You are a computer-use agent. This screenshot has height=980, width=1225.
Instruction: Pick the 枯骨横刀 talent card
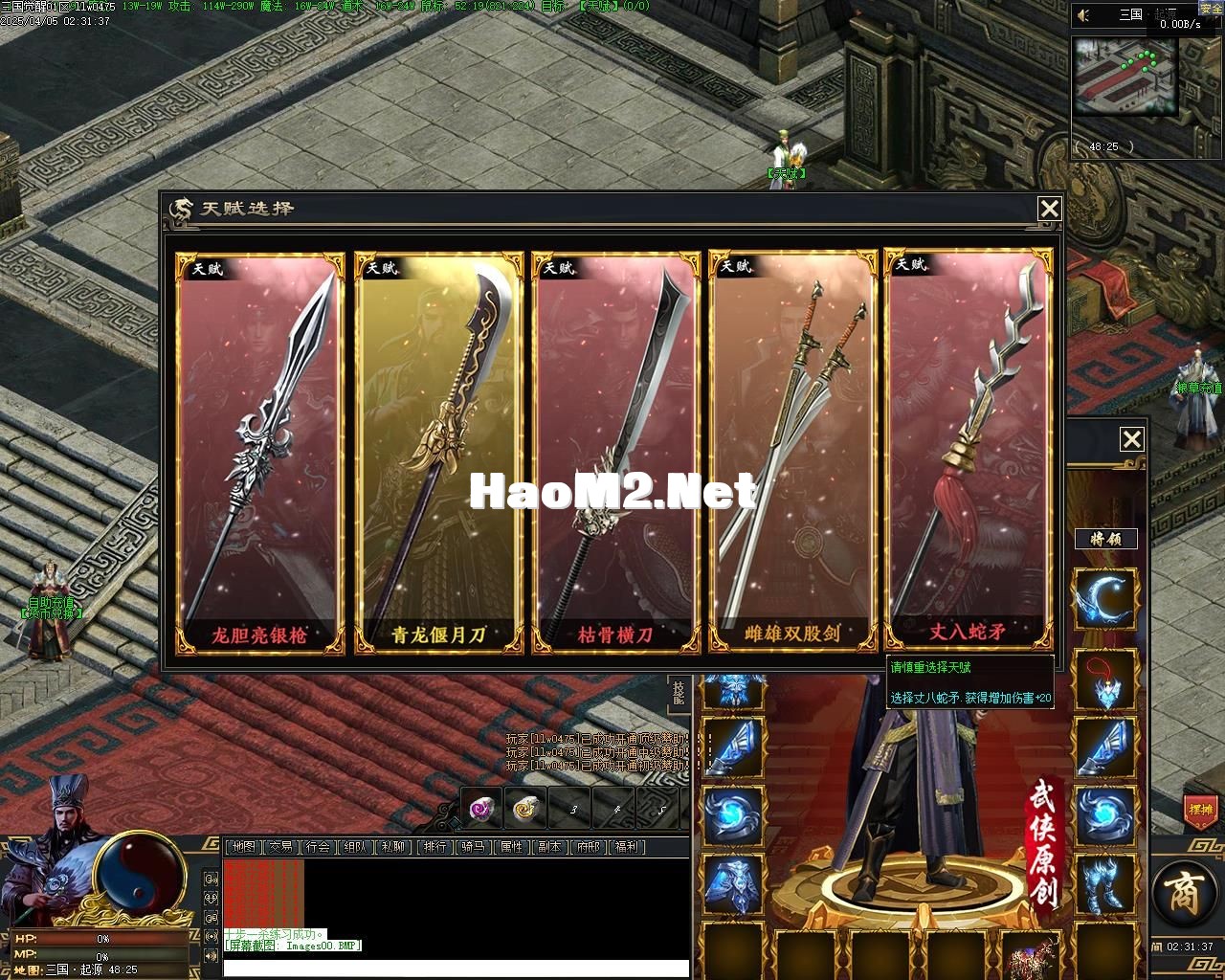[x=615, y=453]
